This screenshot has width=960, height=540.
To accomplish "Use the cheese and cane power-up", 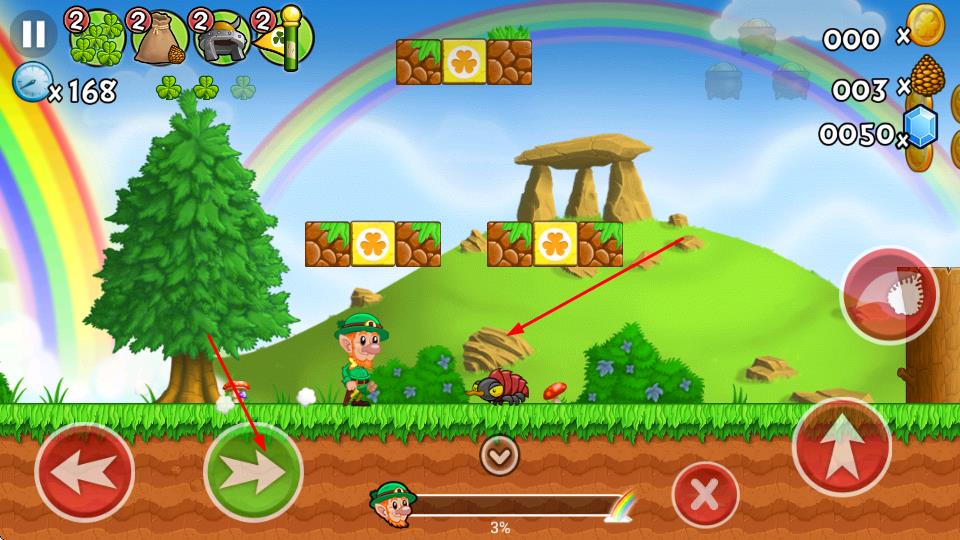I will click(284, 38).
